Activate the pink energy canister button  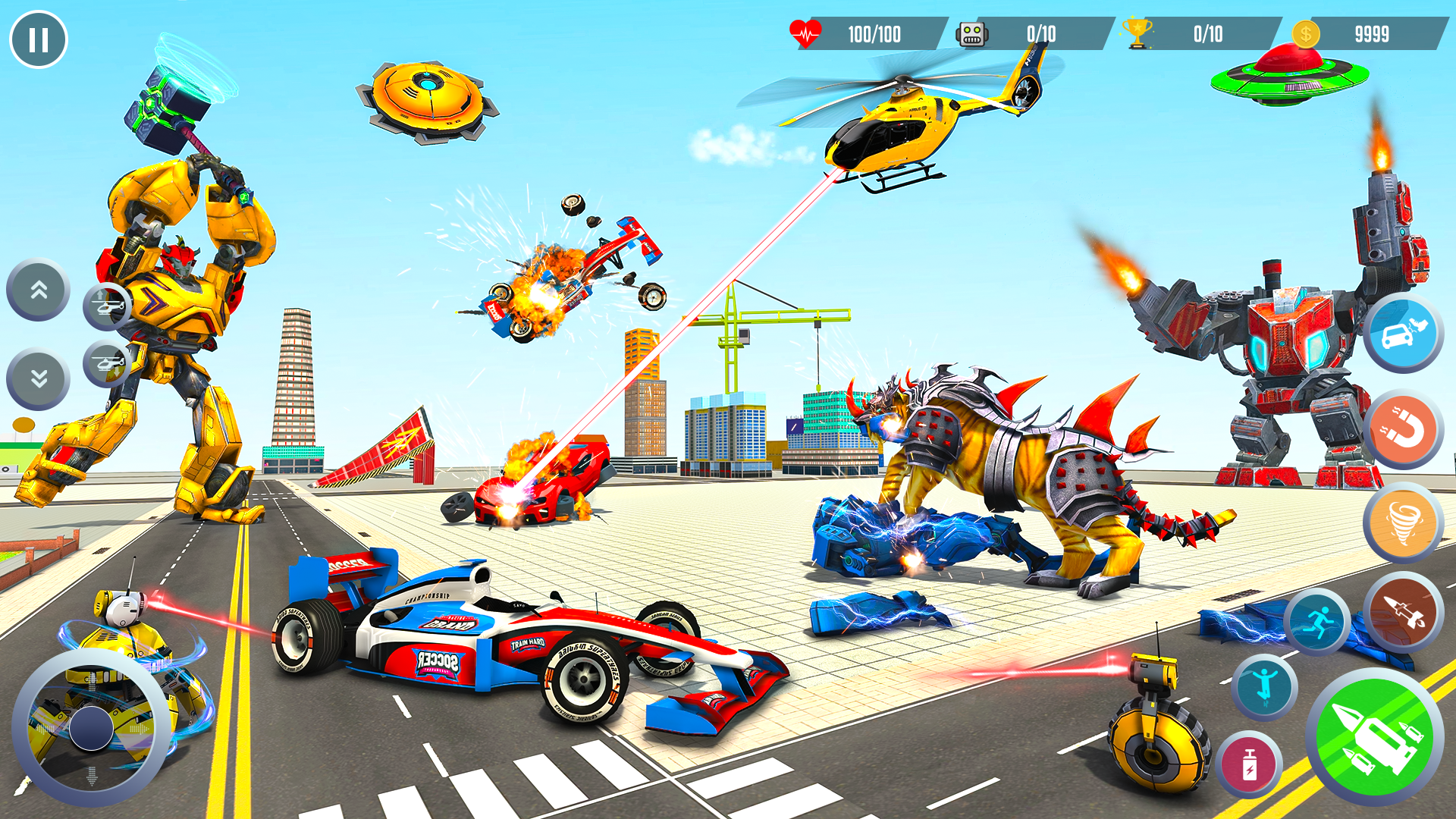tap(1249, 764)
